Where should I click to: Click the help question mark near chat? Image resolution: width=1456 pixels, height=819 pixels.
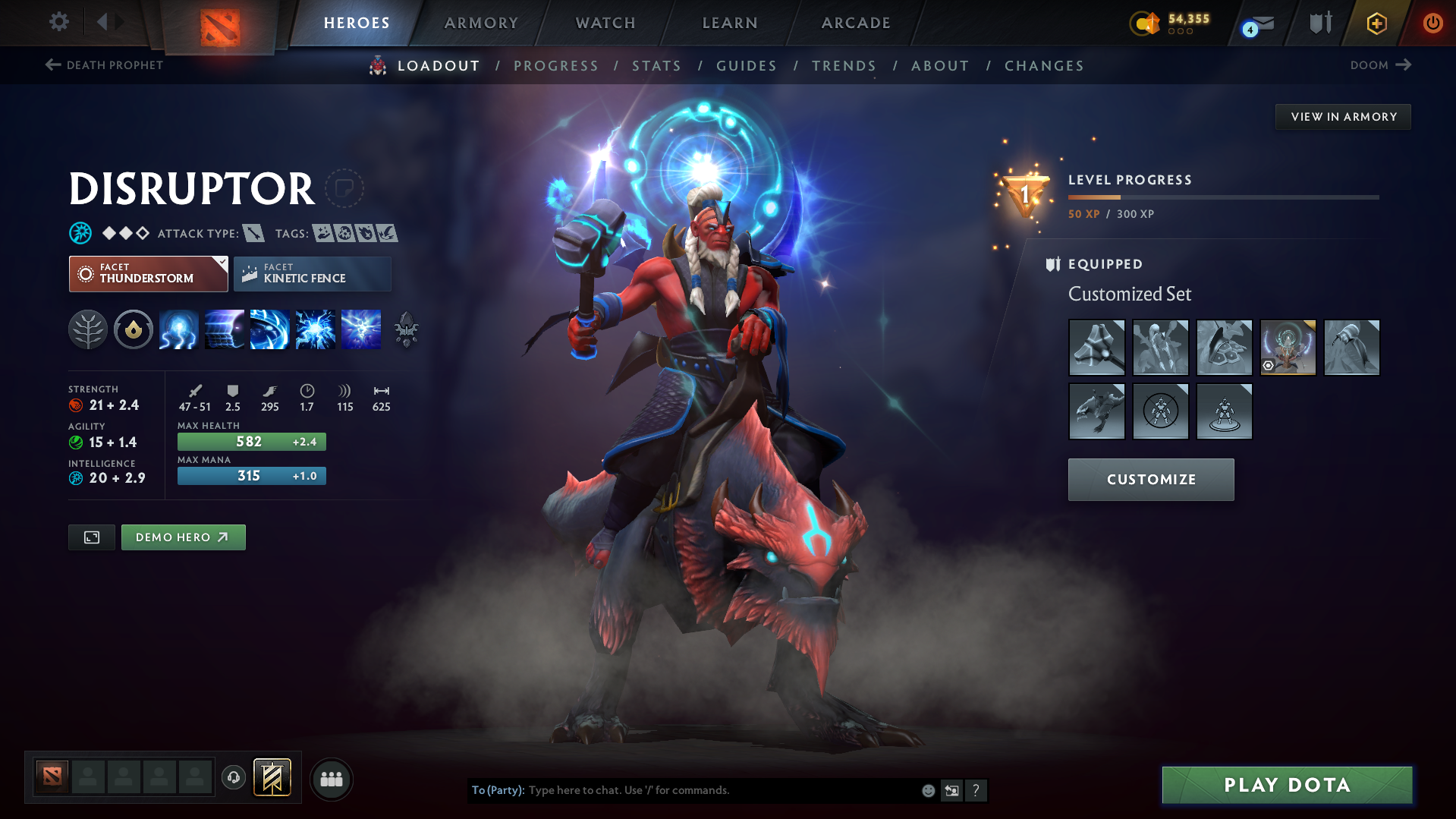[x=976, y=790]
